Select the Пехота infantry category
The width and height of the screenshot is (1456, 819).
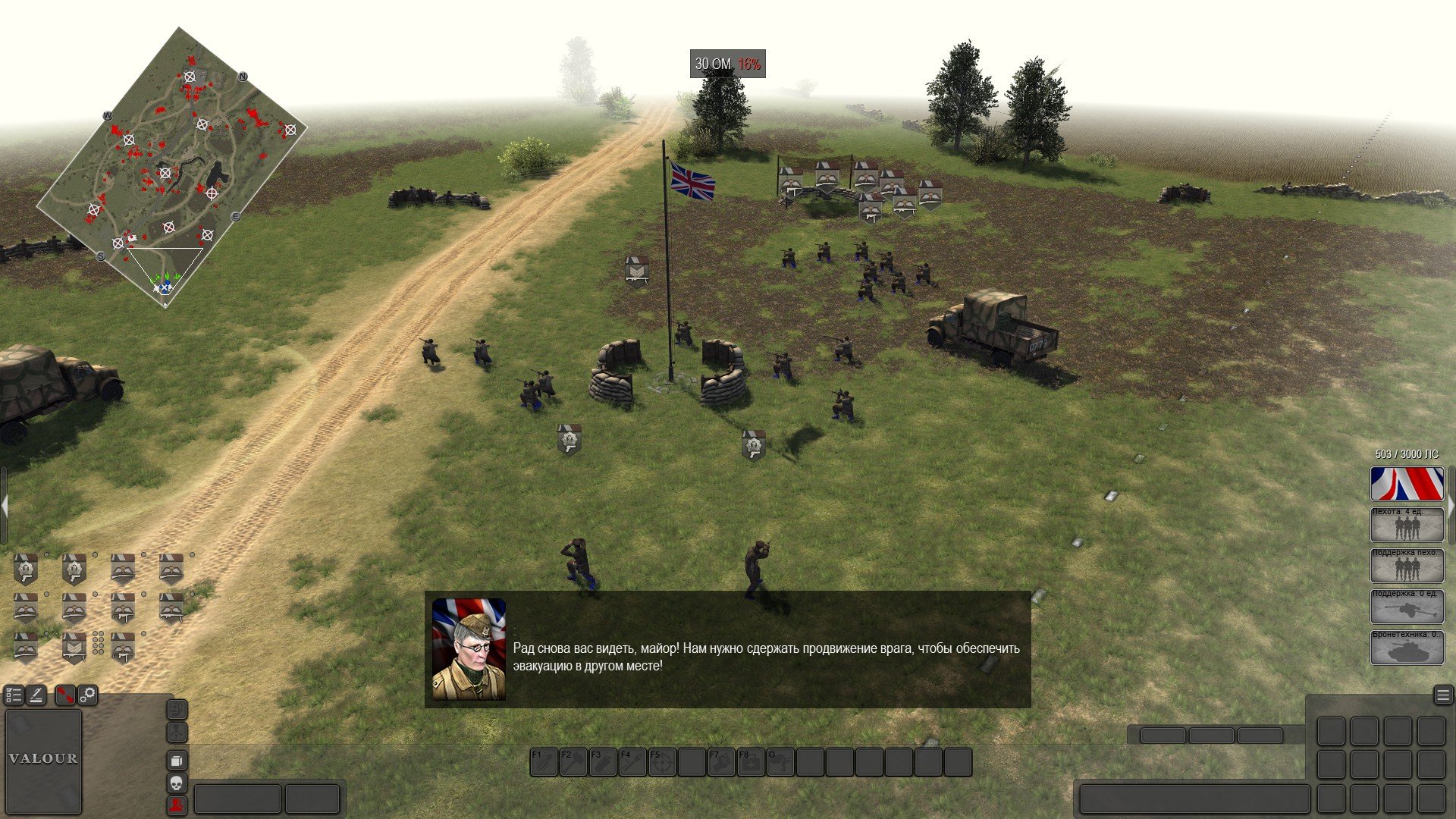coord(1407,524)
